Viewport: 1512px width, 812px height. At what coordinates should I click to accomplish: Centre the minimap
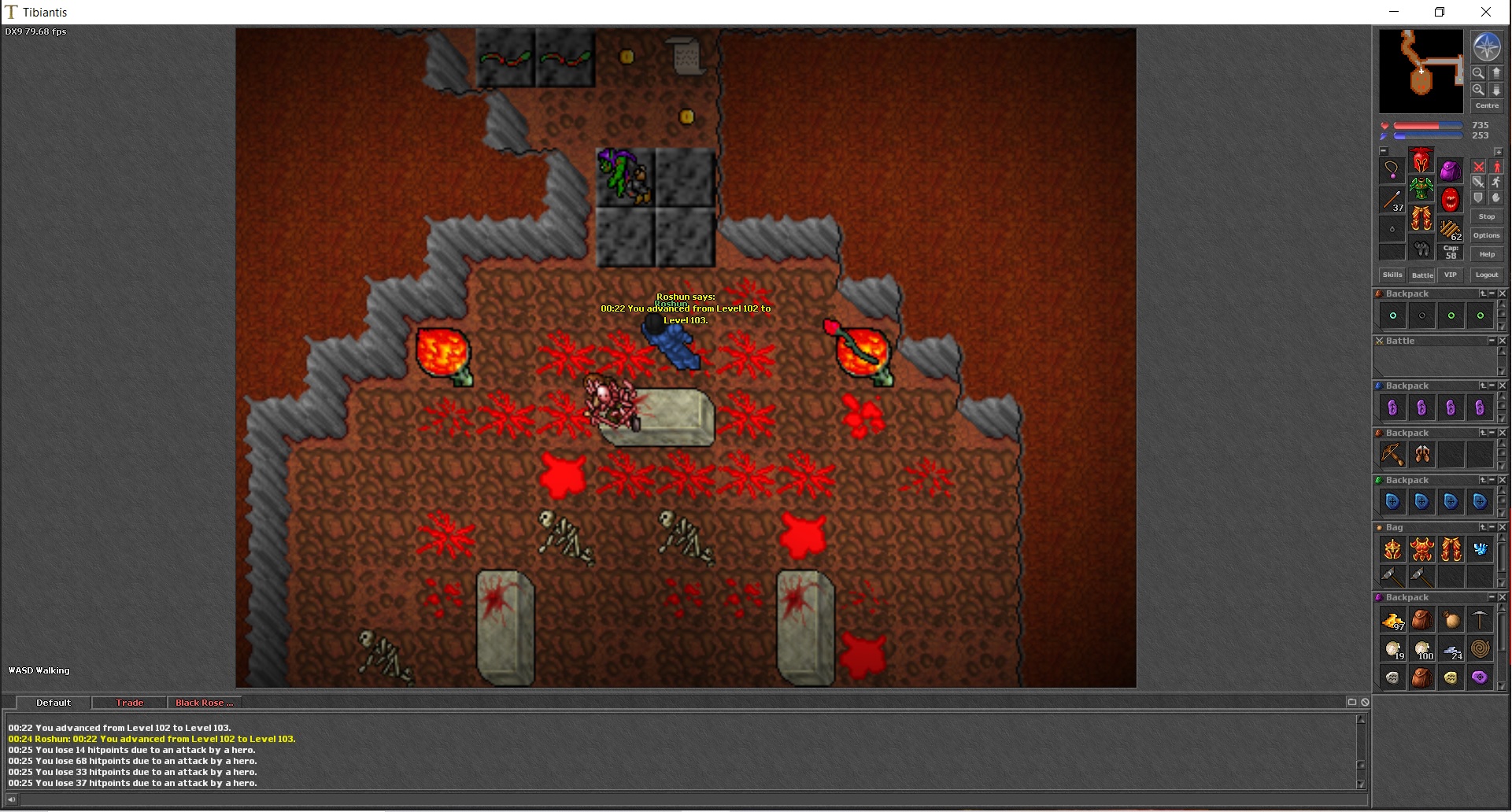[1487, 105]
